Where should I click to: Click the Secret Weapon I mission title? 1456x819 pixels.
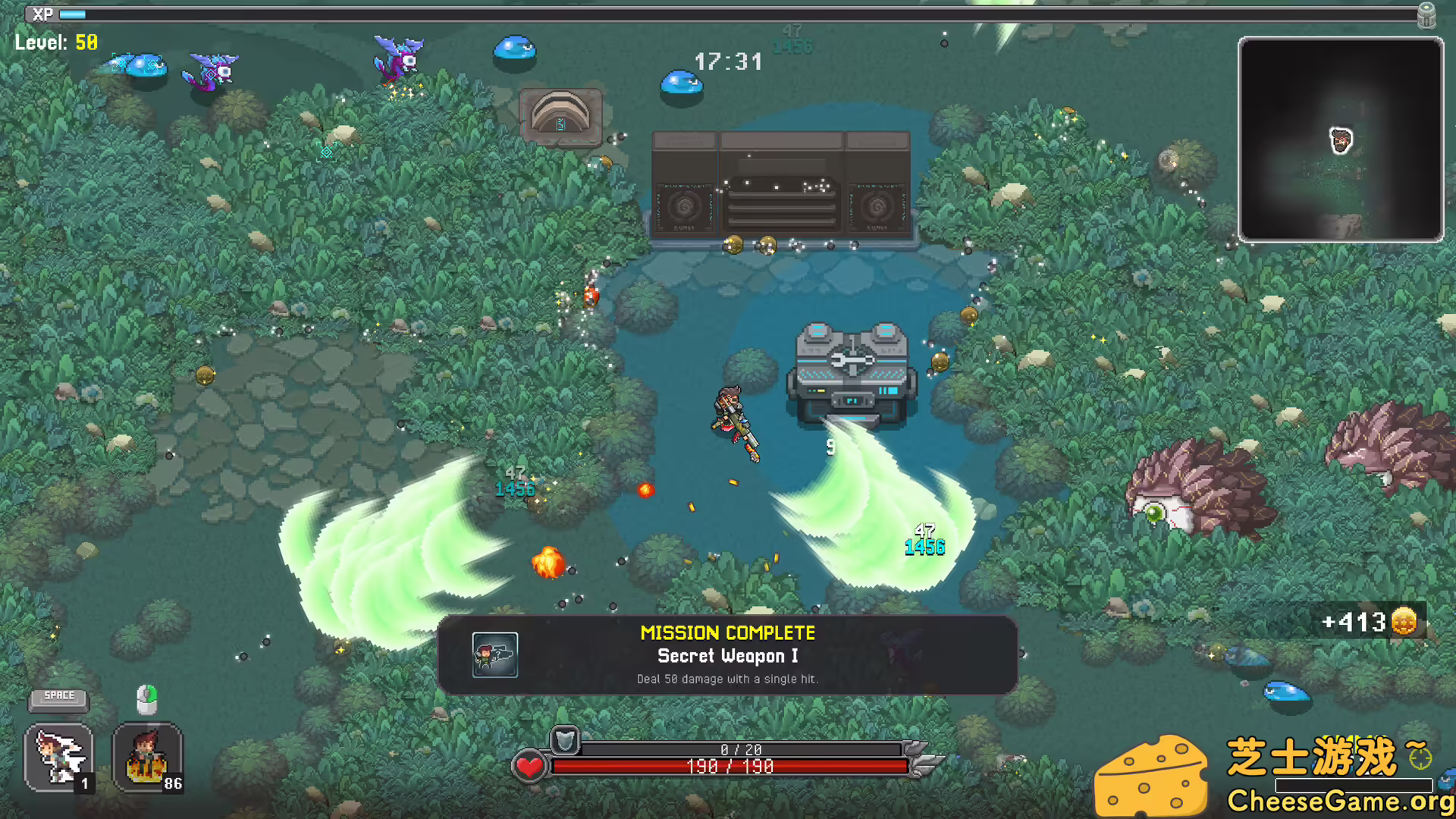pos(727,657)
